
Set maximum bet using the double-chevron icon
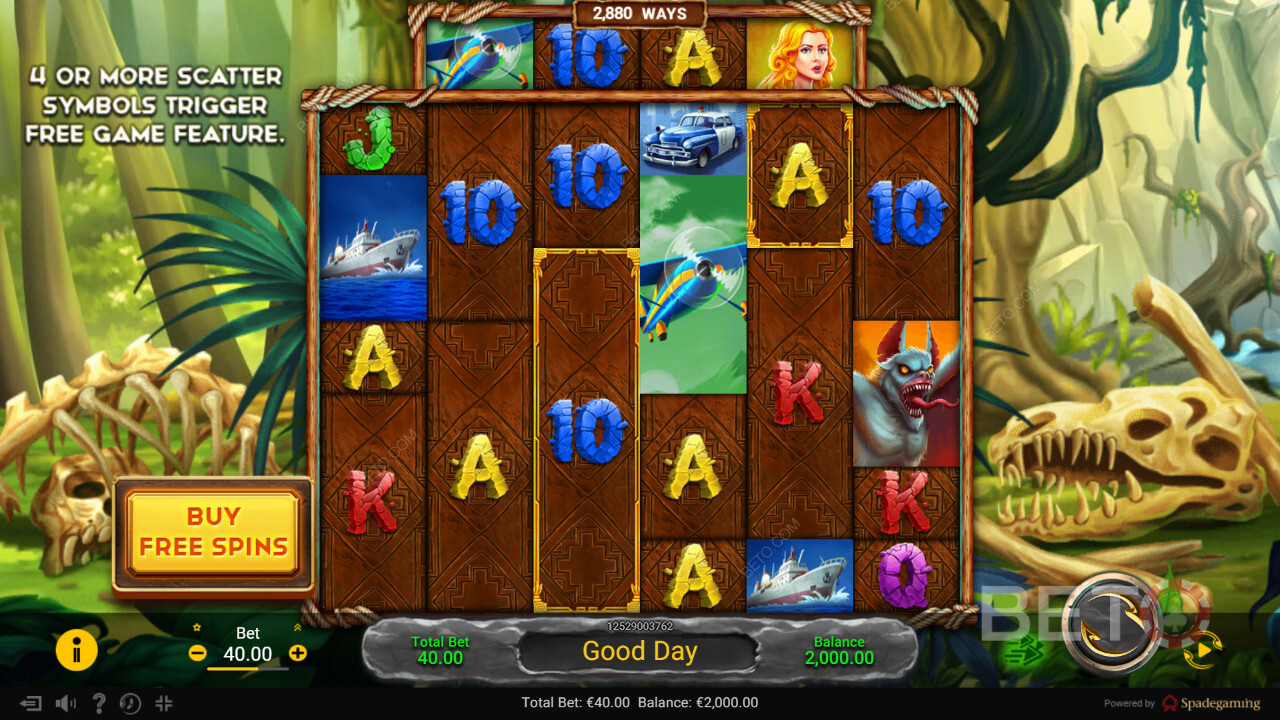297,628
